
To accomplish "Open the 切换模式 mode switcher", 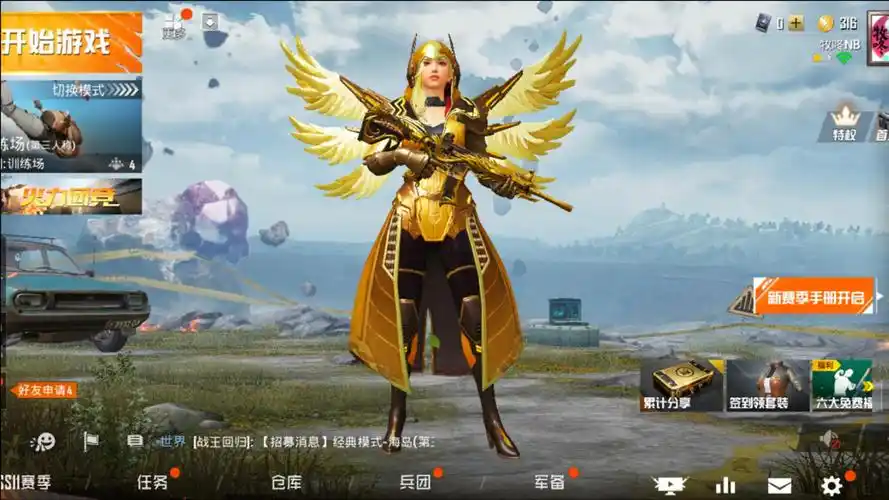I will click(78, 90).
